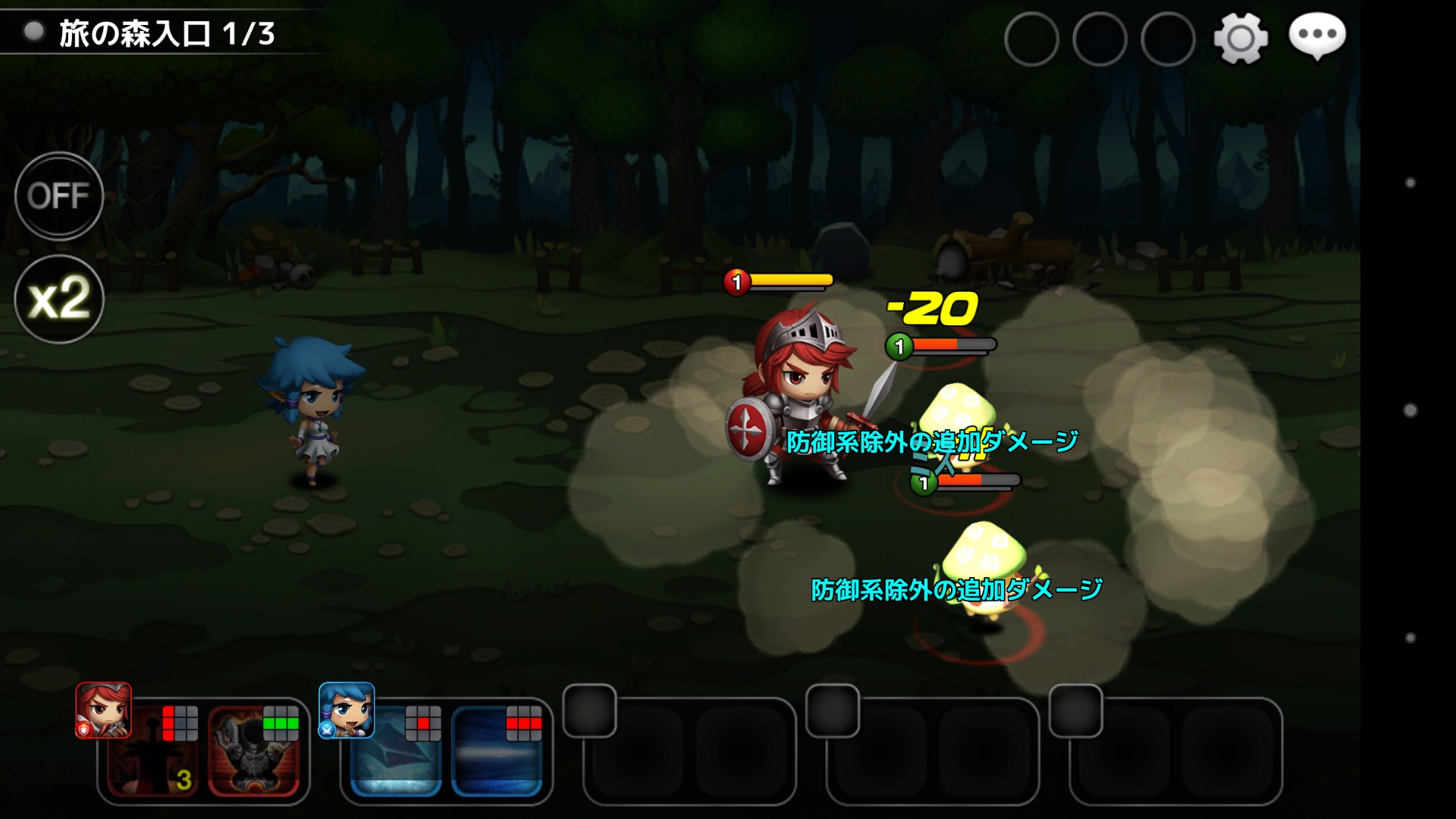Select the red-haired knight portrait
Image resolution: width=1456 pixels, height=819 pixels.
click(103, 711)
